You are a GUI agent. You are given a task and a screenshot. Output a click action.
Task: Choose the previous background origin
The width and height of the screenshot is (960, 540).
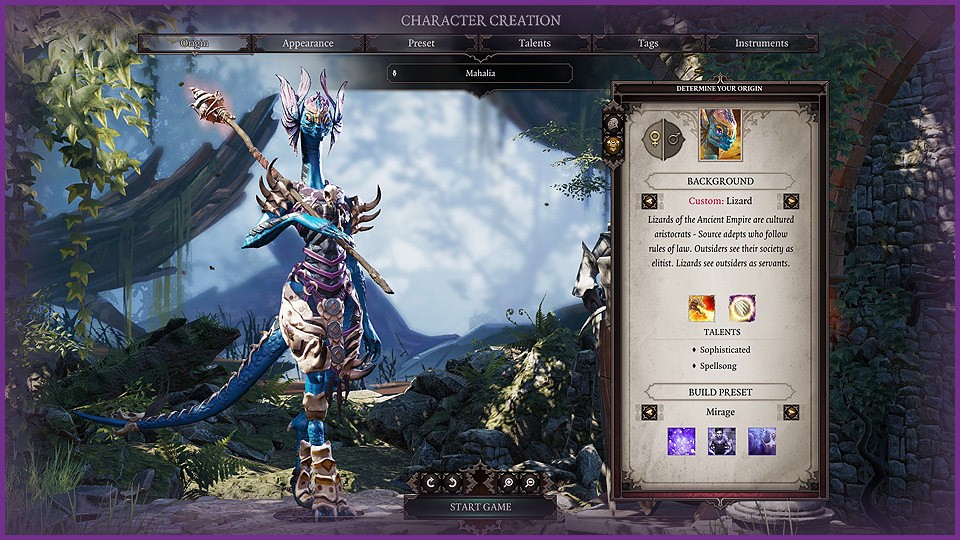point(649,201)
